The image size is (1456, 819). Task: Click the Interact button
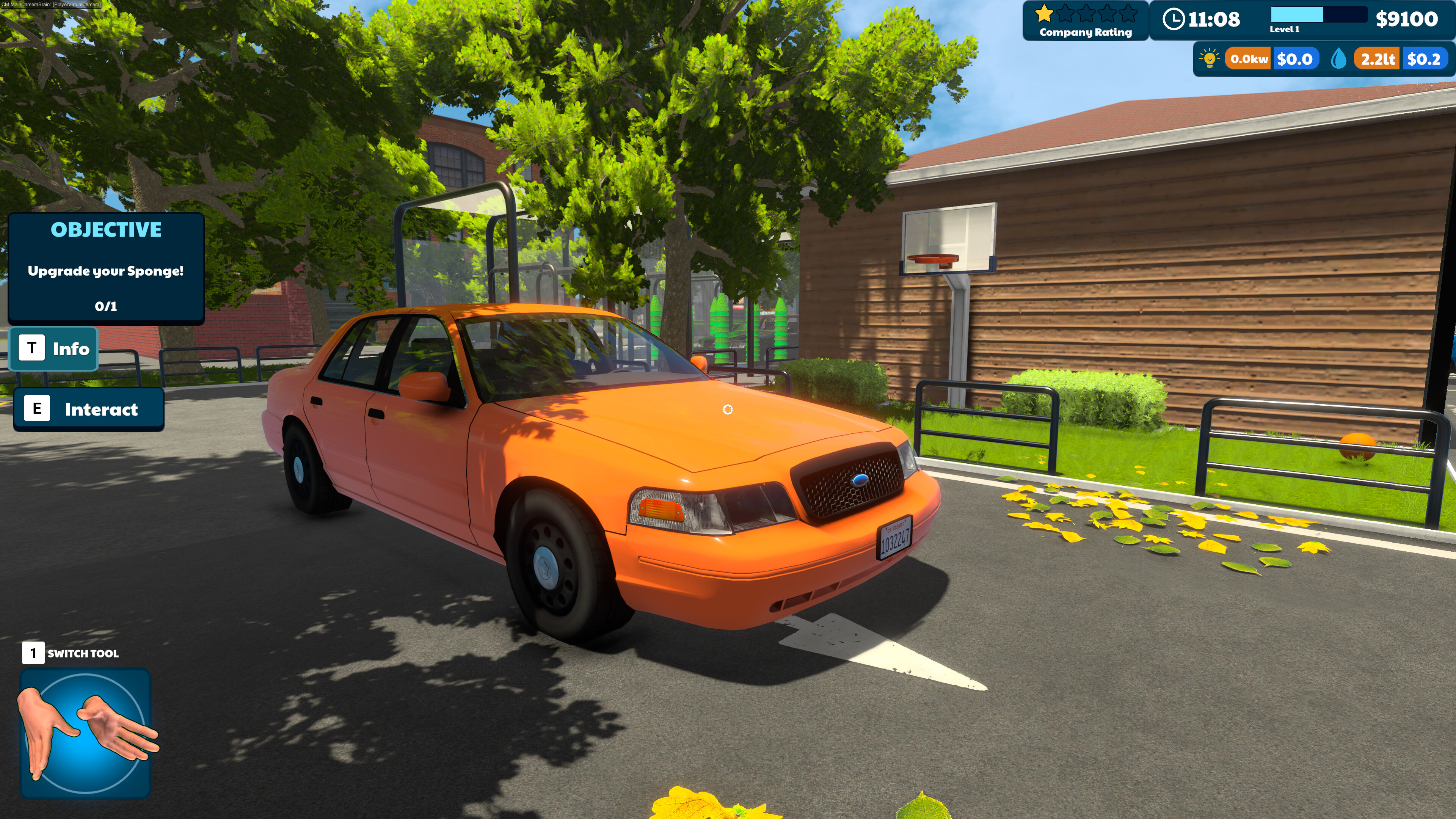[89, 409]
